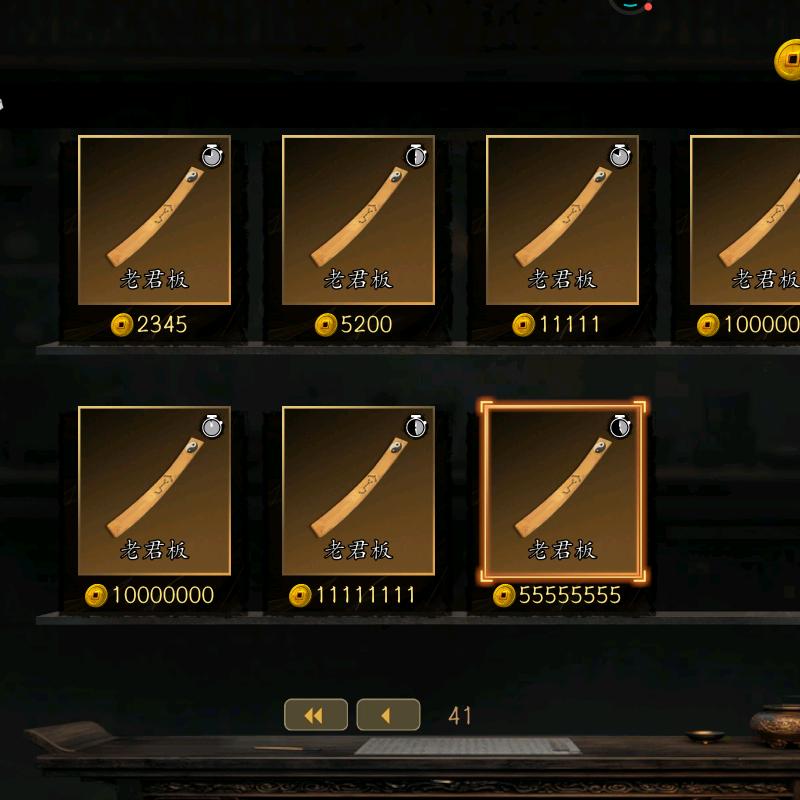Pick the 老君板 priced at 11111
The height and width of the screenshot is (800, 800).
[x=562, y=220]
